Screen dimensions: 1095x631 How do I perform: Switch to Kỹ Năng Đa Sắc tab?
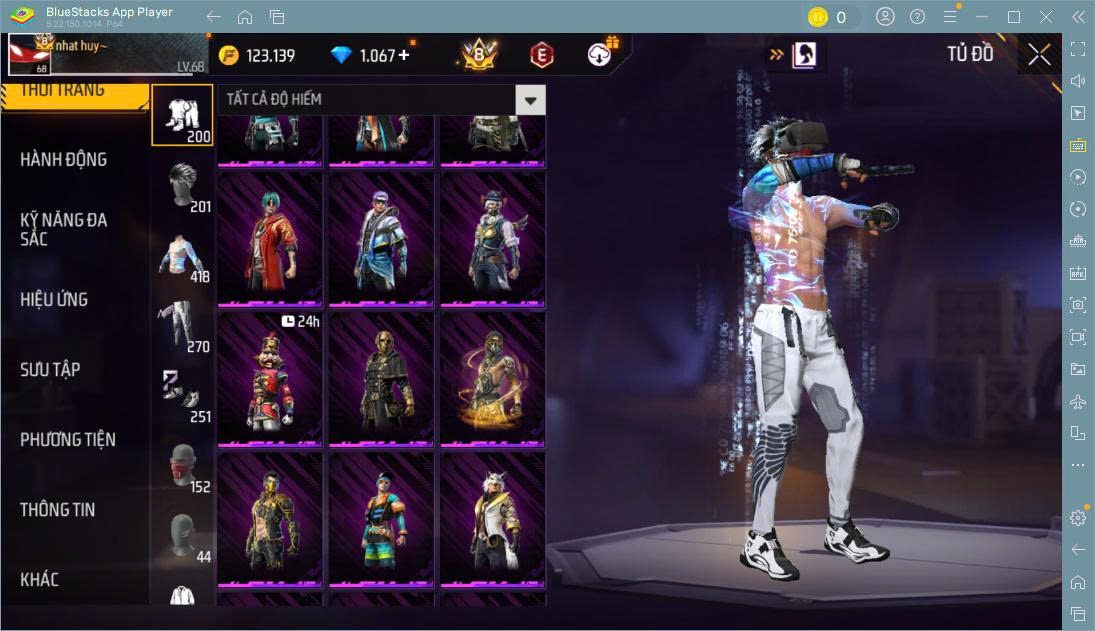pos(64,229)
